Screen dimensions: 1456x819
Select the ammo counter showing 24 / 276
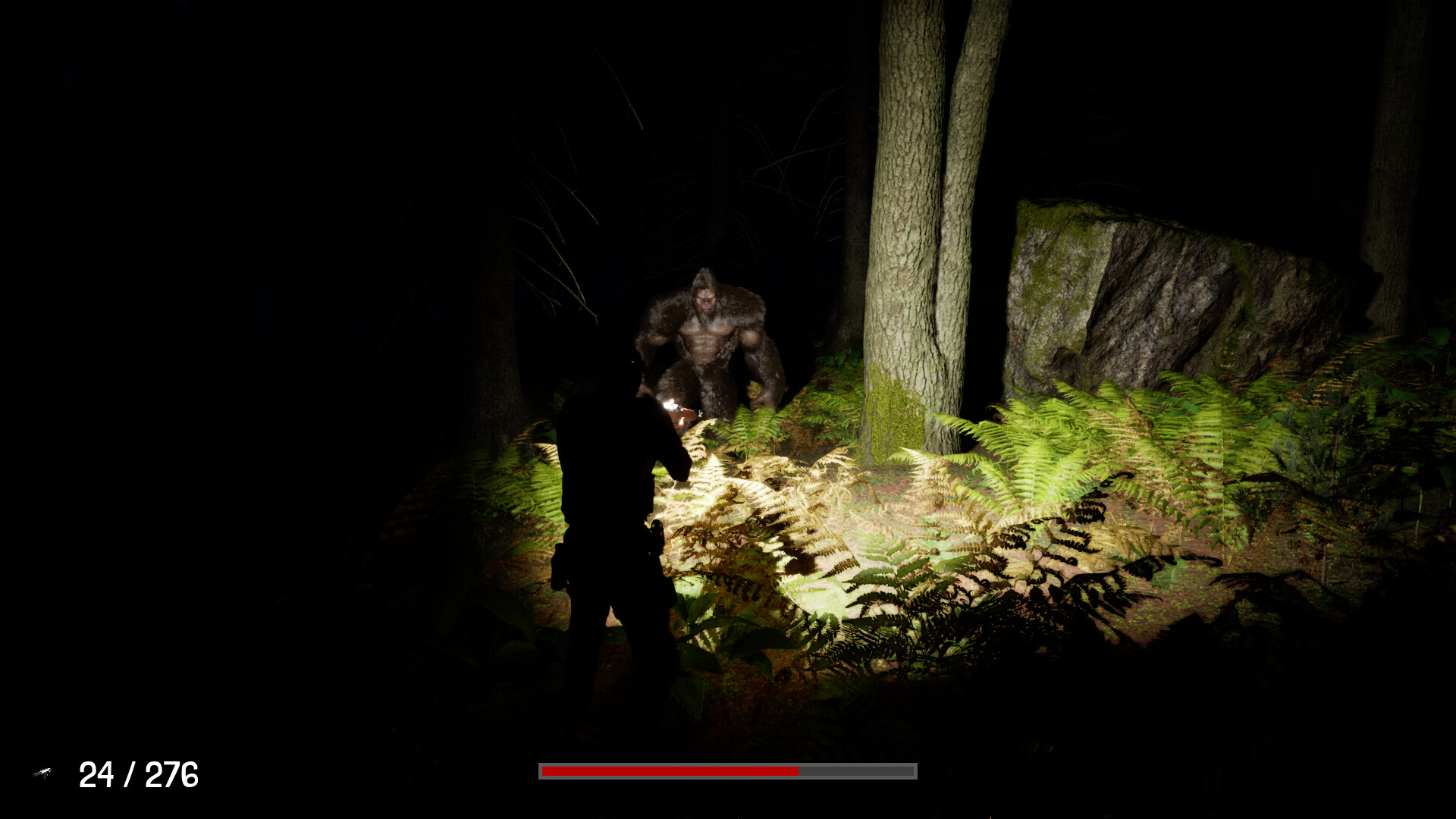tap(138, 775)
